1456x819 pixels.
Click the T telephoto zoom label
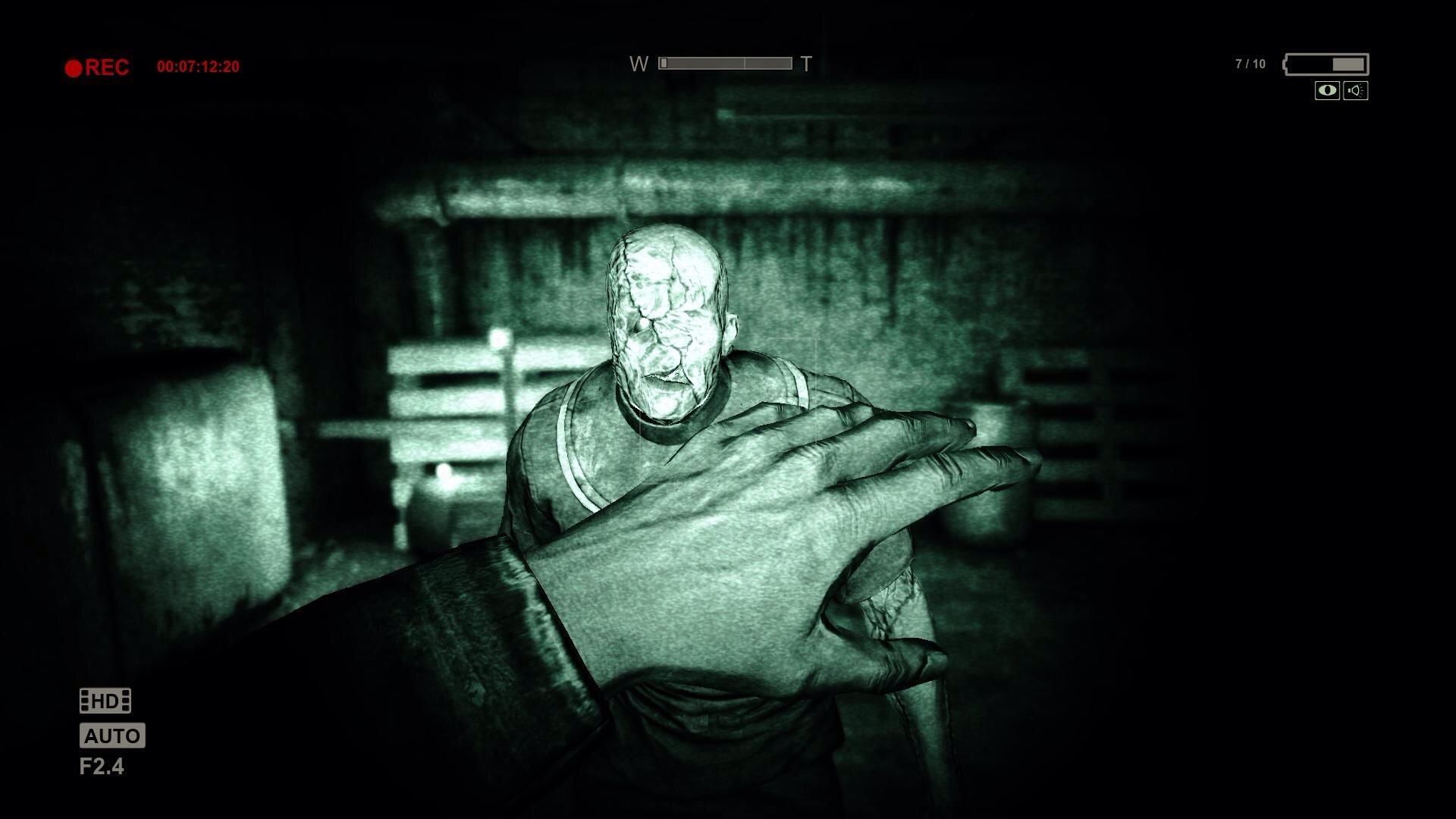click(x=805, y=64)
